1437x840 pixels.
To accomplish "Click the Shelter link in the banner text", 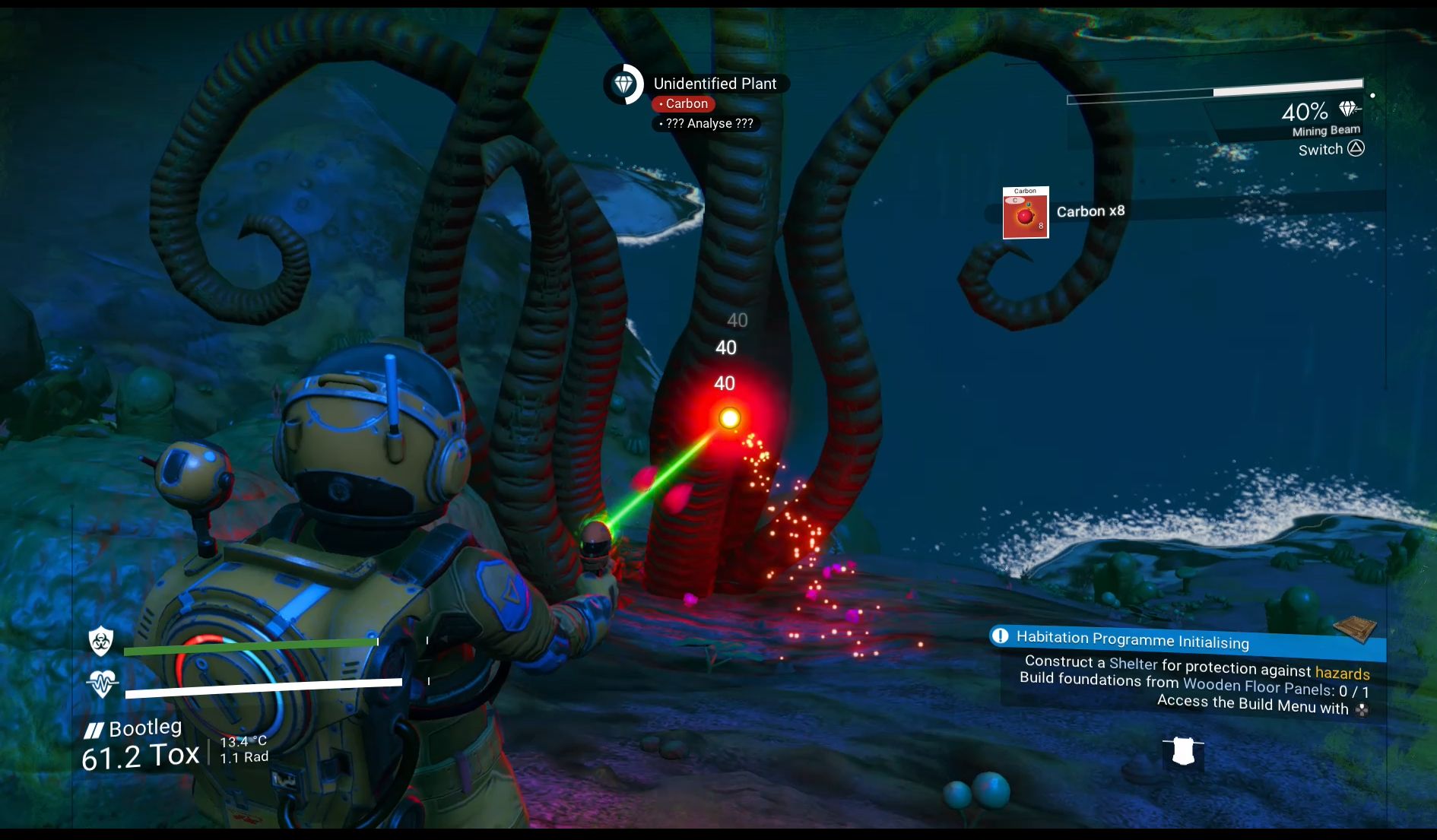I will click(x=1133, y=664).
